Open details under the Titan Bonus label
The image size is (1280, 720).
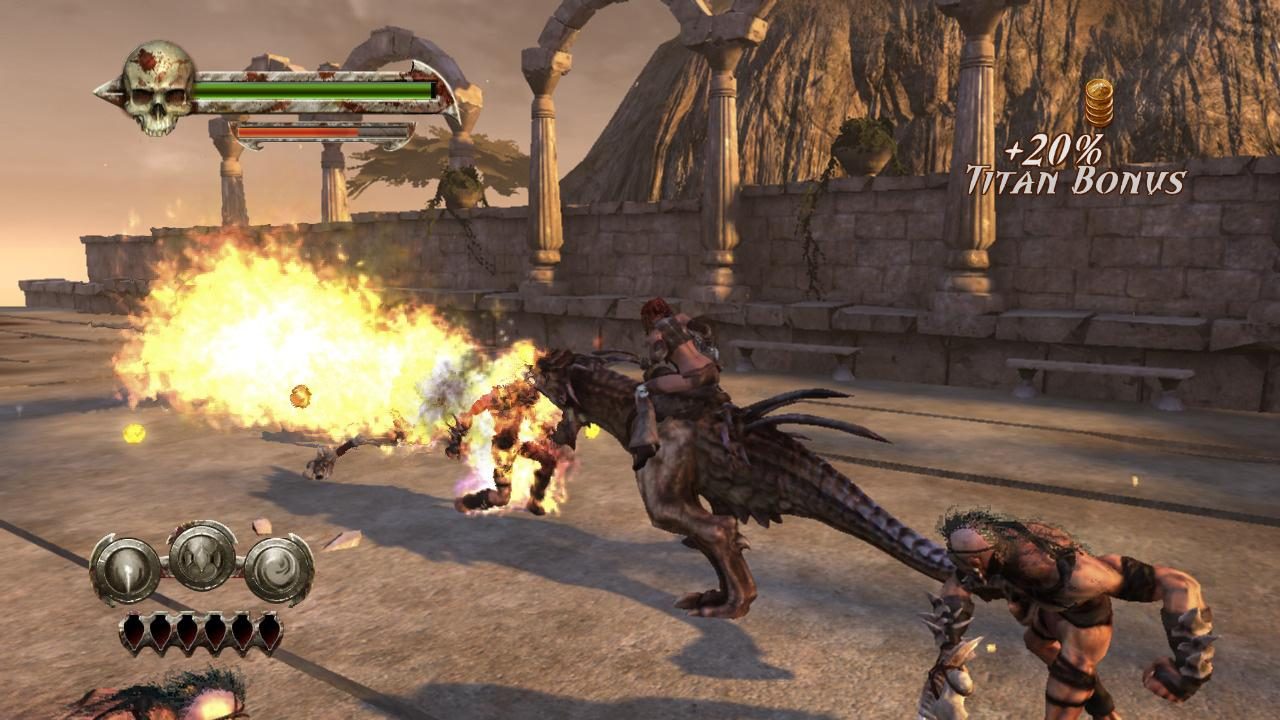tap(1075, 180)
